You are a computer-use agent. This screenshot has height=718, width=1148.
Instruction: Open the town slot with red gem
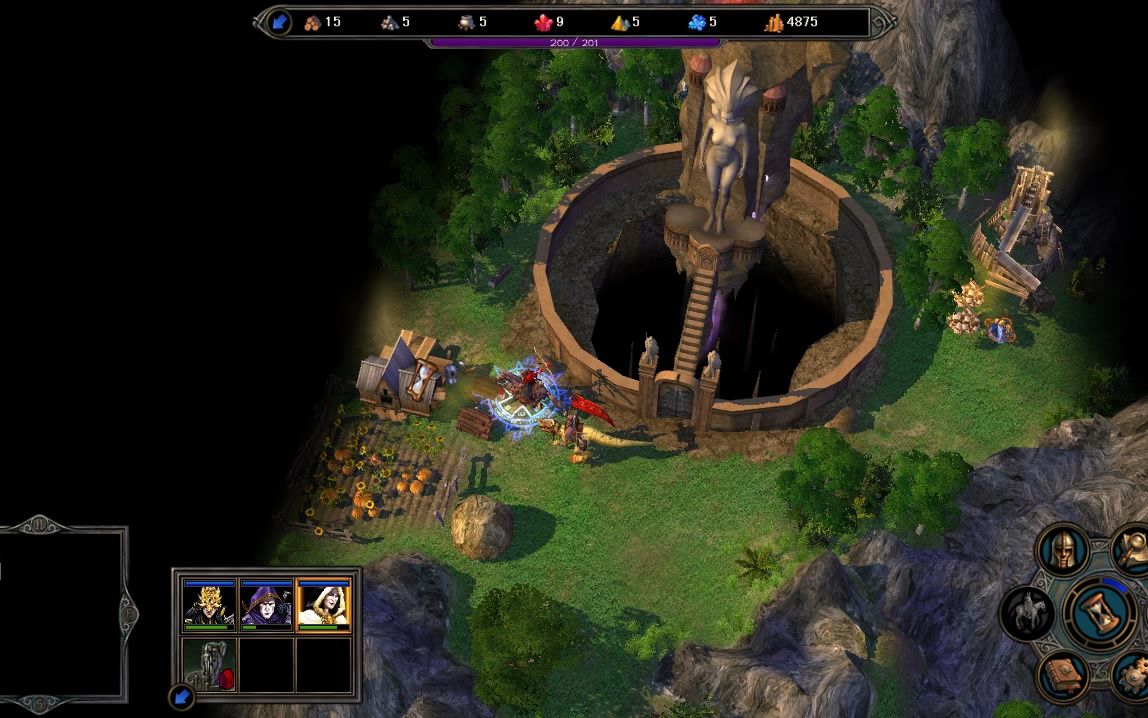pyautogui.click(x=210, y=663)
